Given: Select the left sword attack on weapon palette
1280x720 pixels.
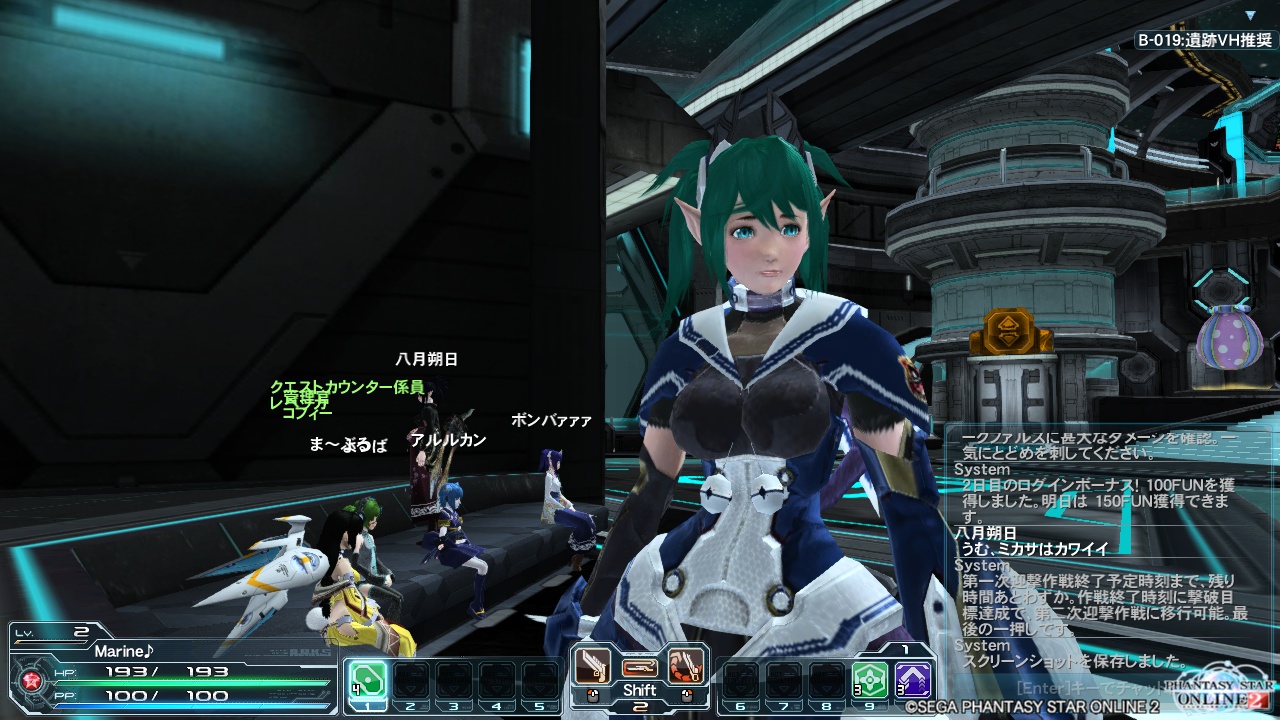Looking at the screenshot, I should click(592, 664).
